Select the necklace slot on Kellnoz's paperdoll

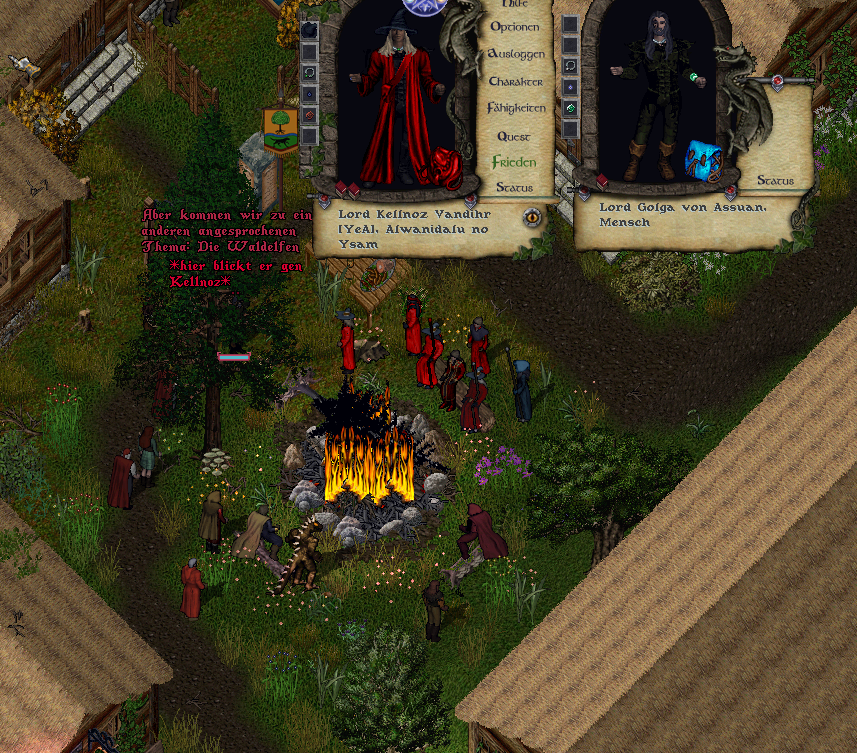[x=310, y=72]
